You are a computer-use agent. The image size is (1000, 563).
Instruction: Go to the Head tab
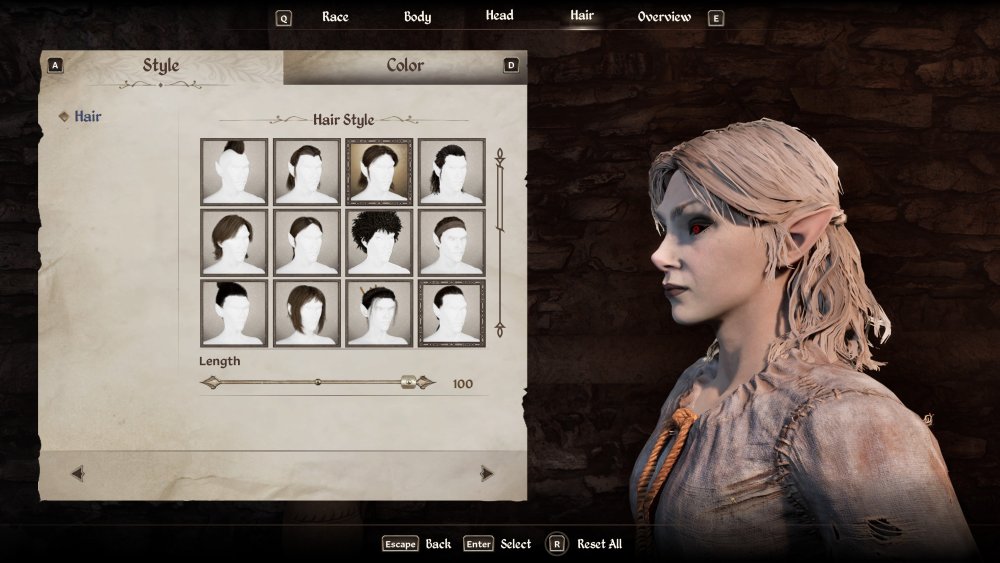tap(499, 16)
